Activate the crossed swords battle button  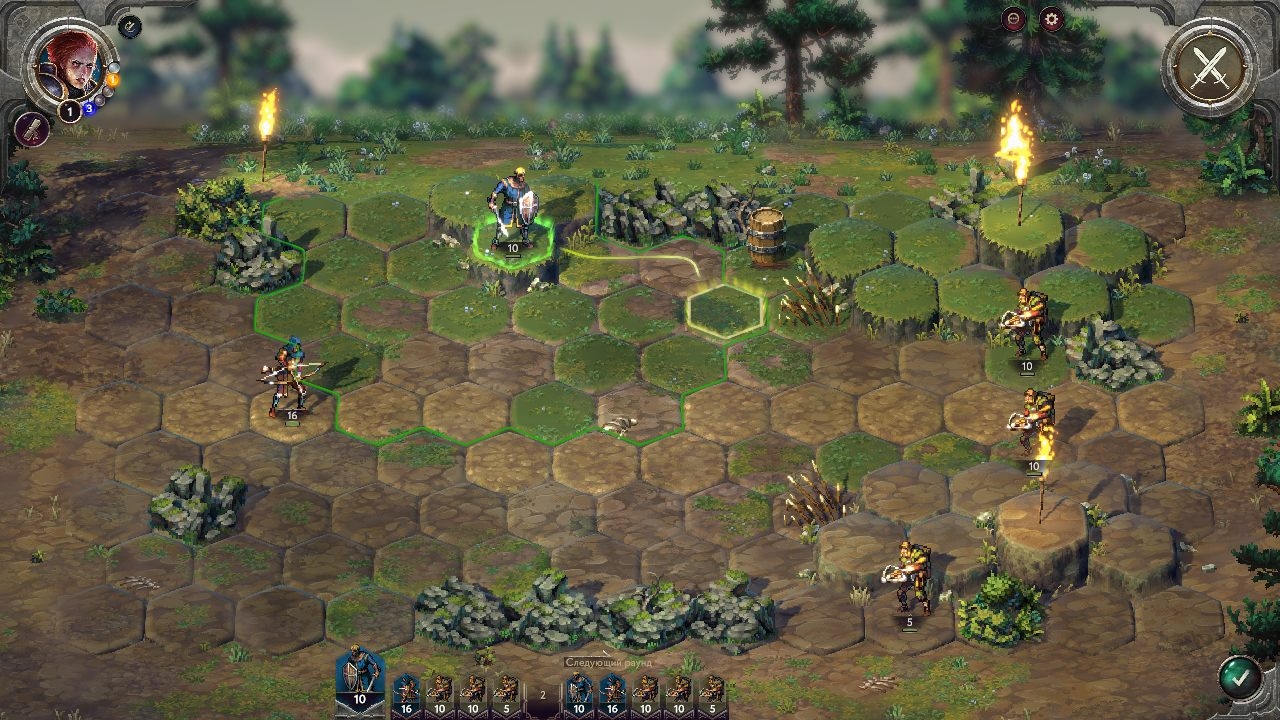(x=1210, y=67)
